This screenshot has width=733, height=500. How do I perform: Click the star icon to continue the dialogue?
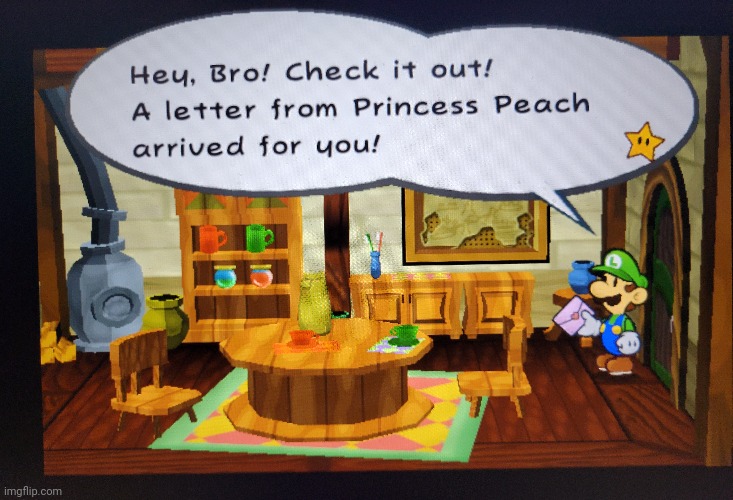pyautogui.click(x=643, y=141)
